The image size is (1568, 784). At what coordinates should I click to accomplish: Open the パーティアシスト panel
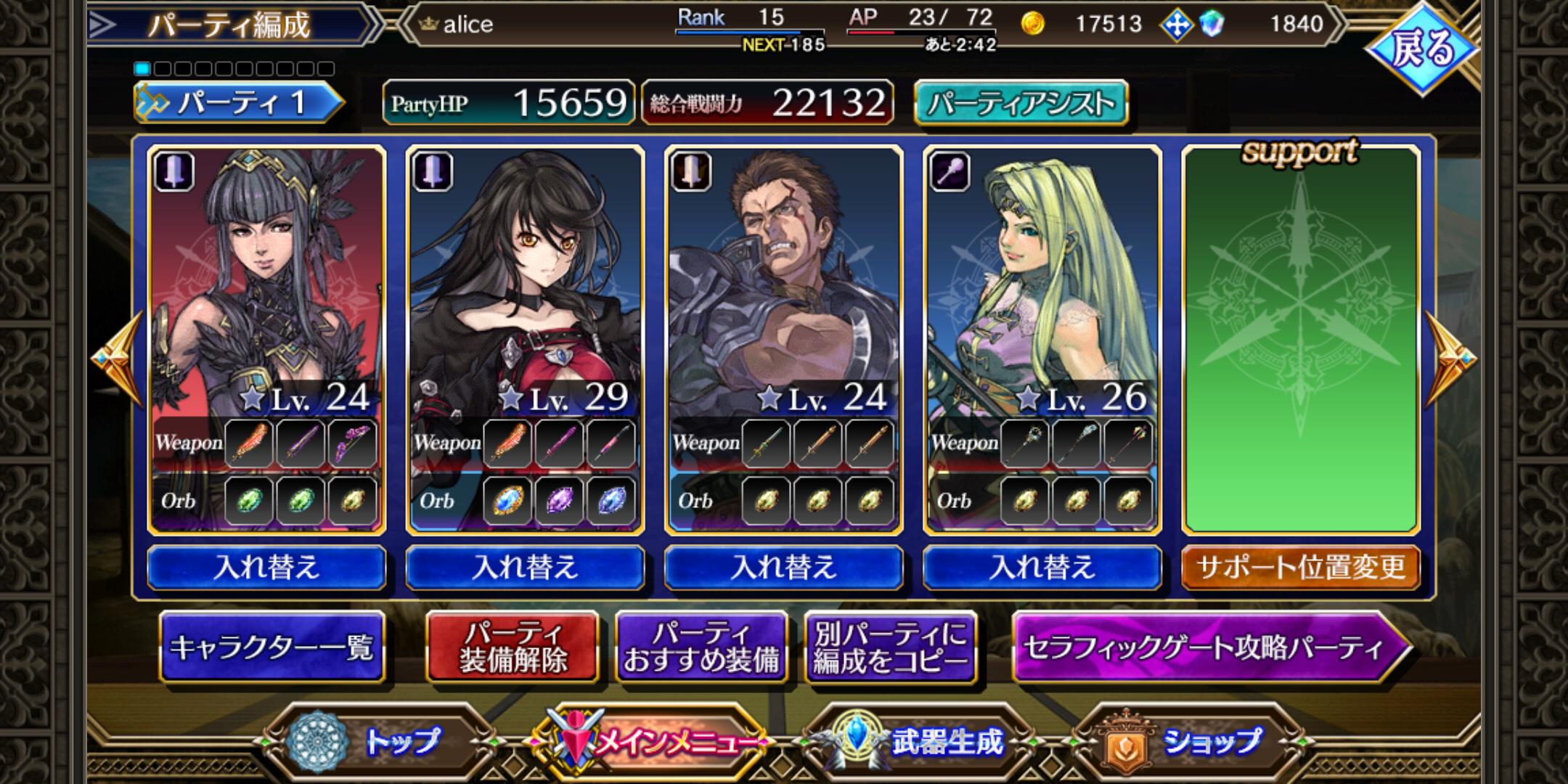click(x=1021, y=103)
